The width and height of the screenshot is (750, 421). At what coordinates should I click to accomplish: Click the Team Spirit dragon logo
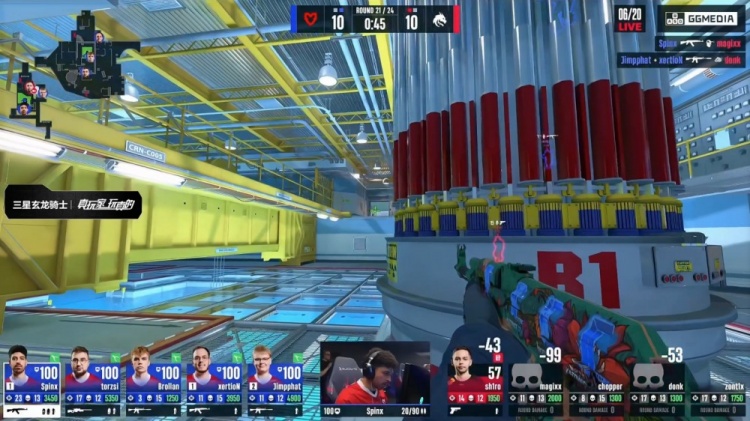(441, 17)
